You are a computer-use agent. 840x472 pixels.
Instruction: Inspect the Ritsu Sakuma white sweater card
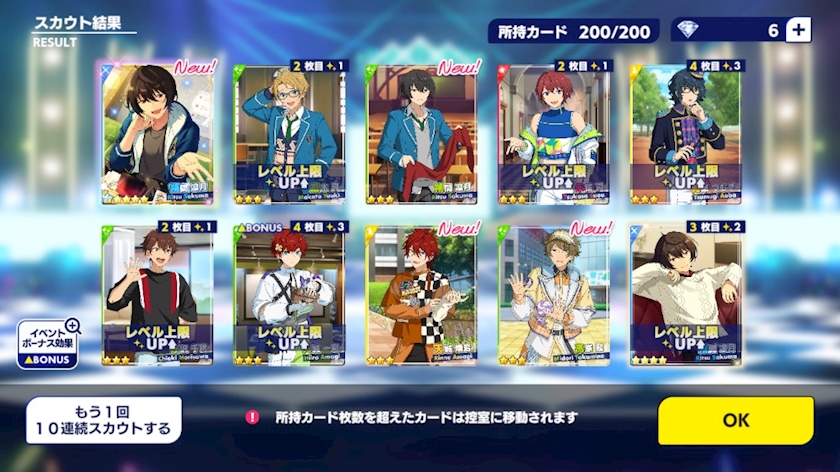pyautogui.click(x=686, y=294)
